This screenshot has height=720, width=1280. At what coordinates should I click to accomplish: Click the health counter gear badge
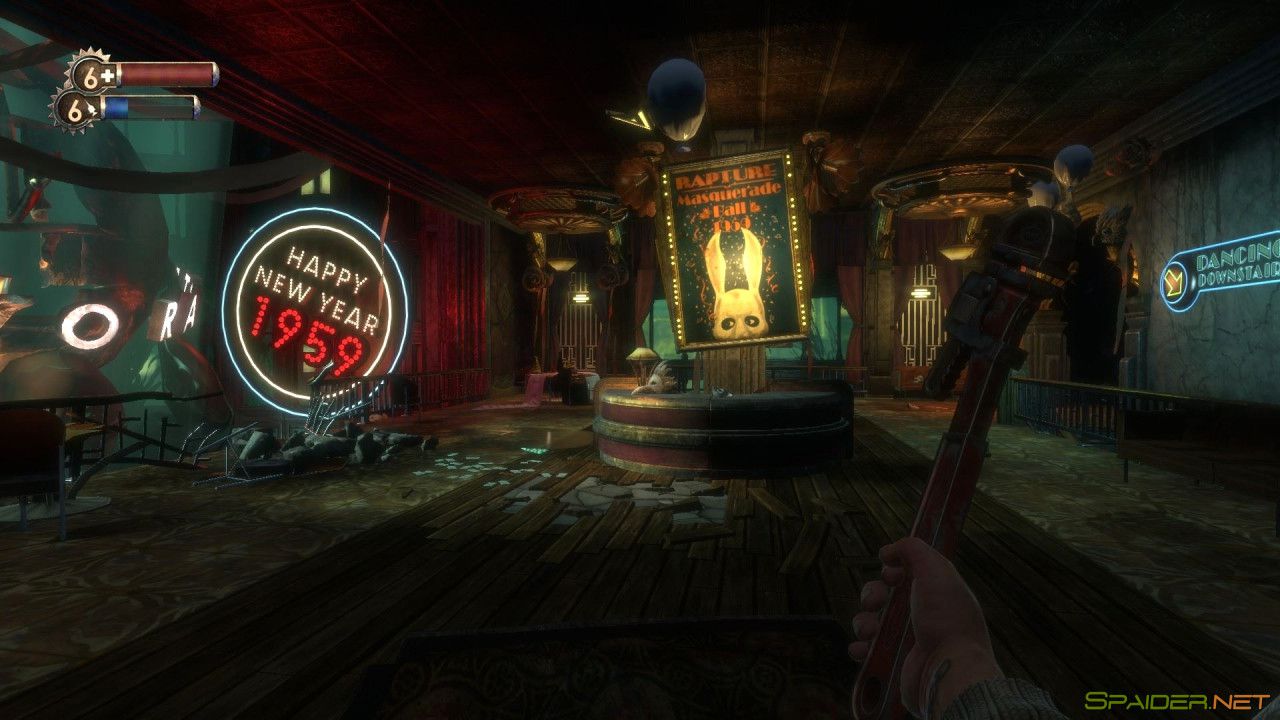click(x=90, y=74)
